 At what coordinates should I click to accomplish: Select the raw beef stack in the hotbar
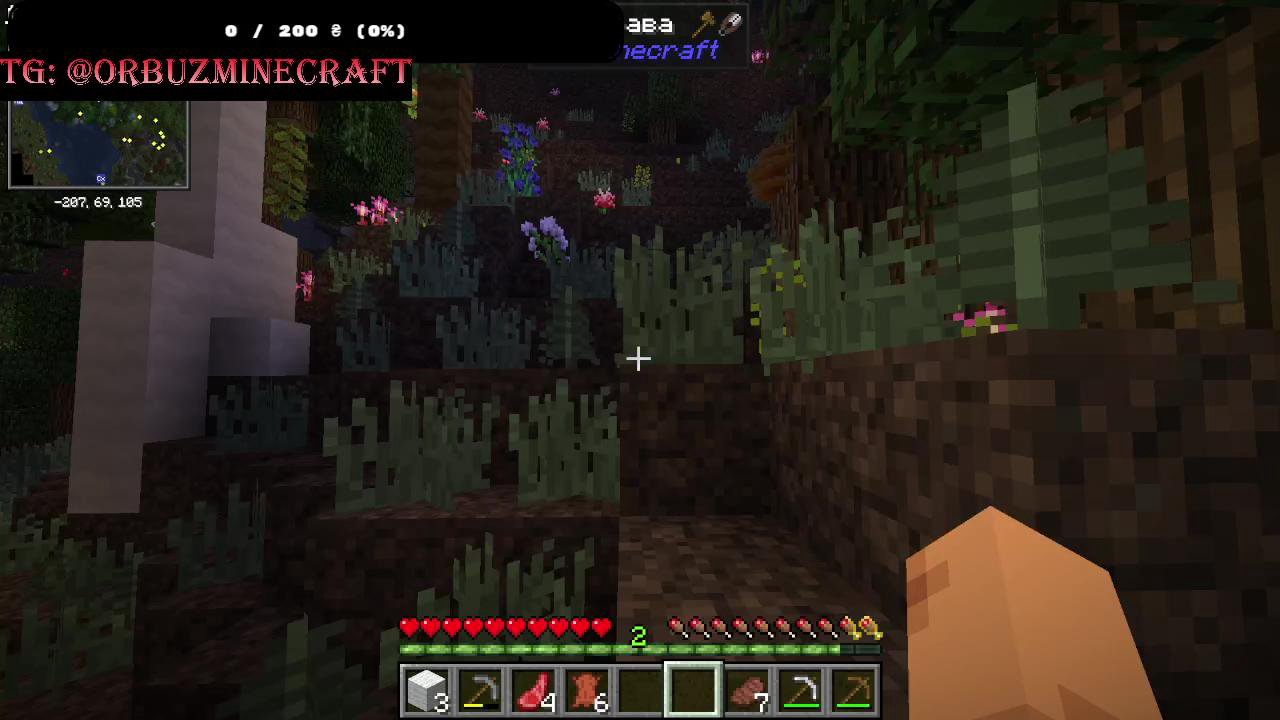pyautogui.click(x=533, y=690)
